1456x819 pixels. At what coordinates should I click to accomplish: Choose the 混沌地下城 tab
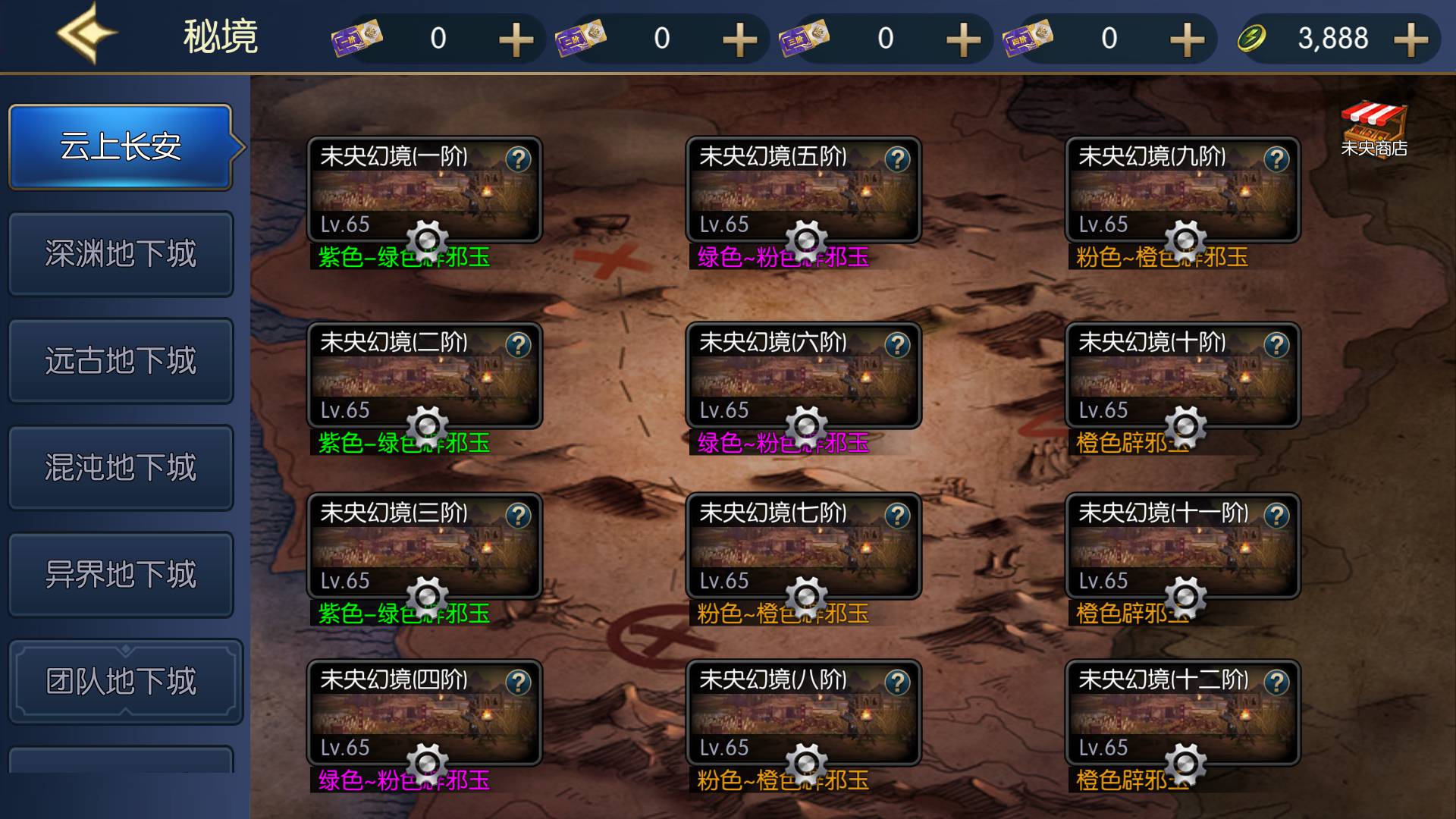[x=121, y=467]
